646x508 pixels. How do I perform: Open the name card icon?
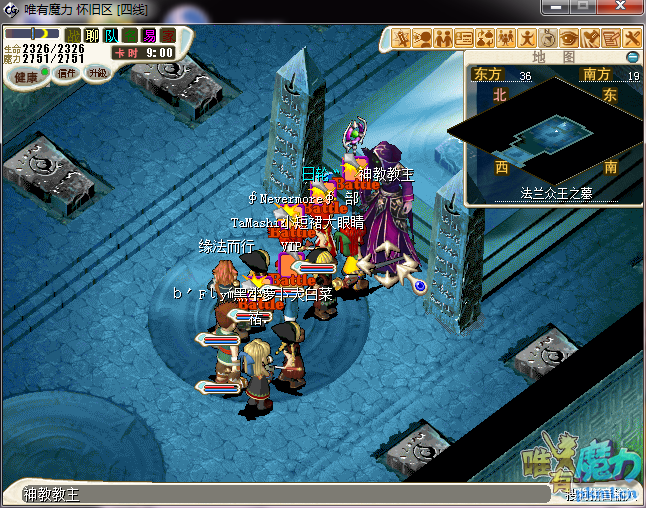[463, 38]
